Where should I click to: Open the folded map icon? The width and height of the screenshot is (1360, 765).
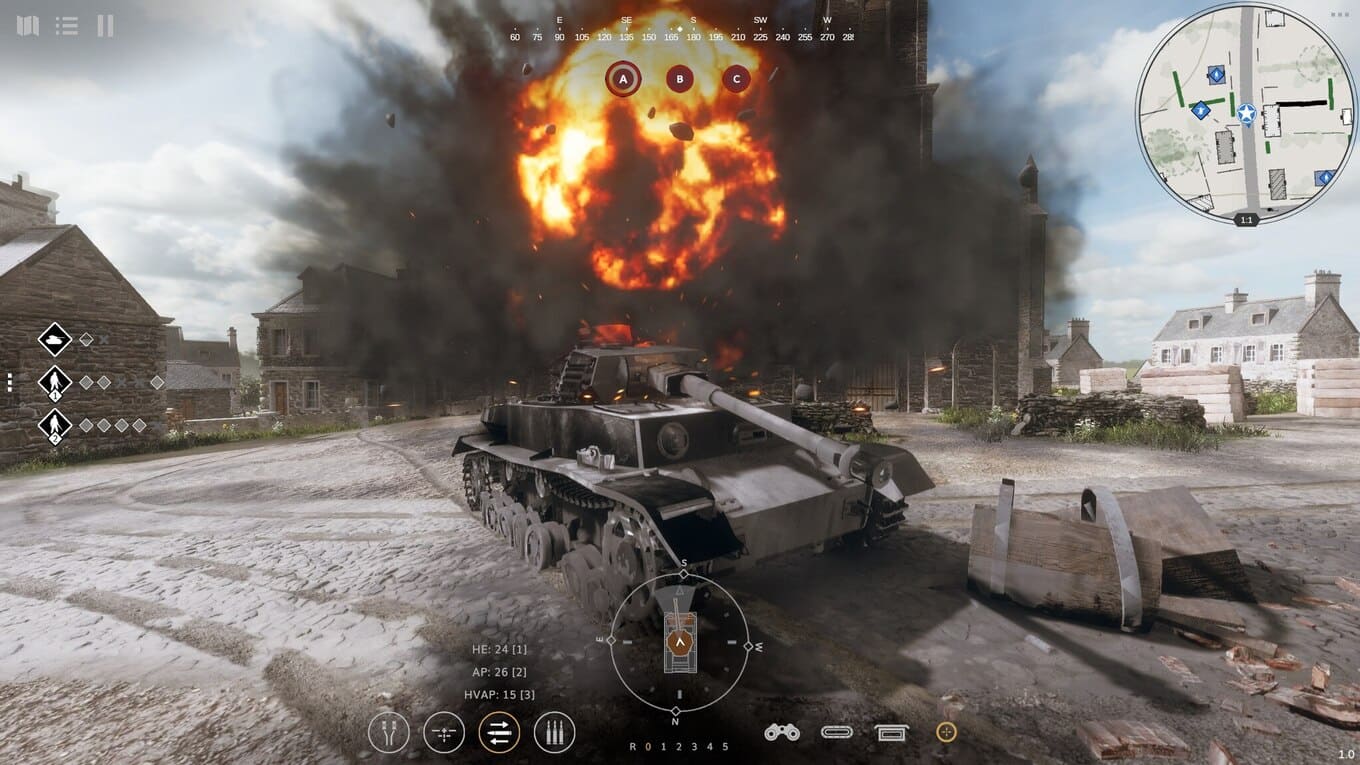click(28, 26)
